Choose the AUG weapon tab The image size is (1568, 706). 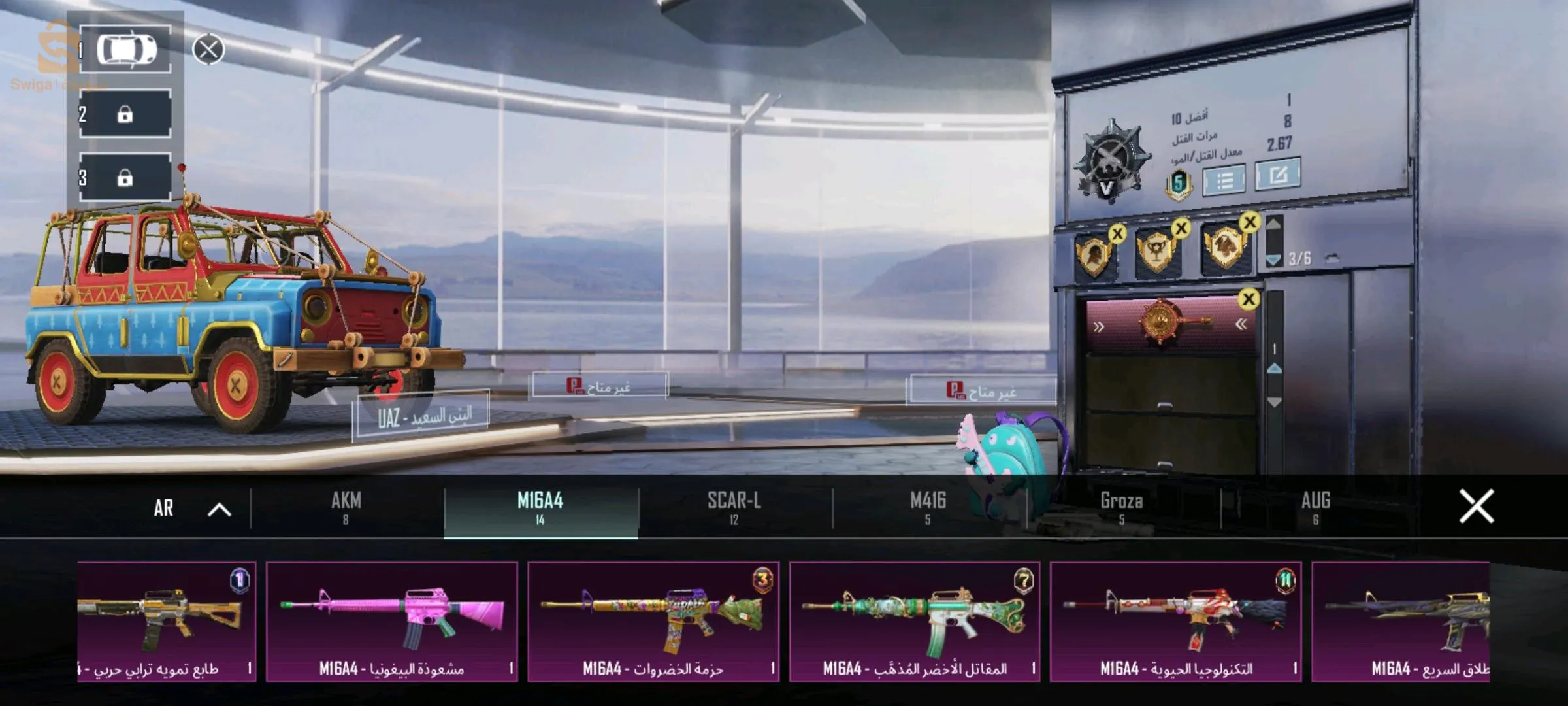1315,507
